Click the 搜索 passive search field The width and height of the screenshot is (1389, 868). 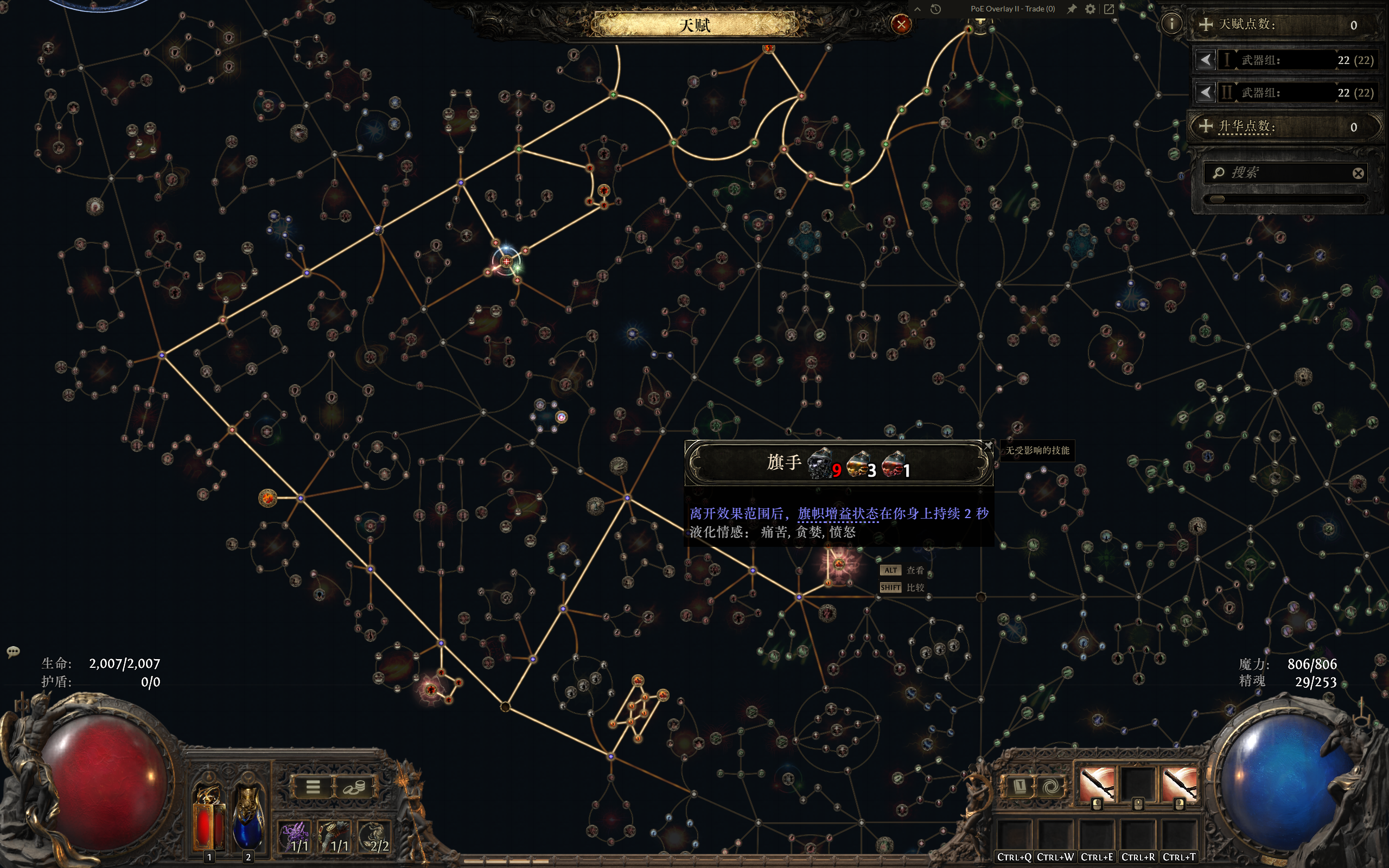[1286, 173]
